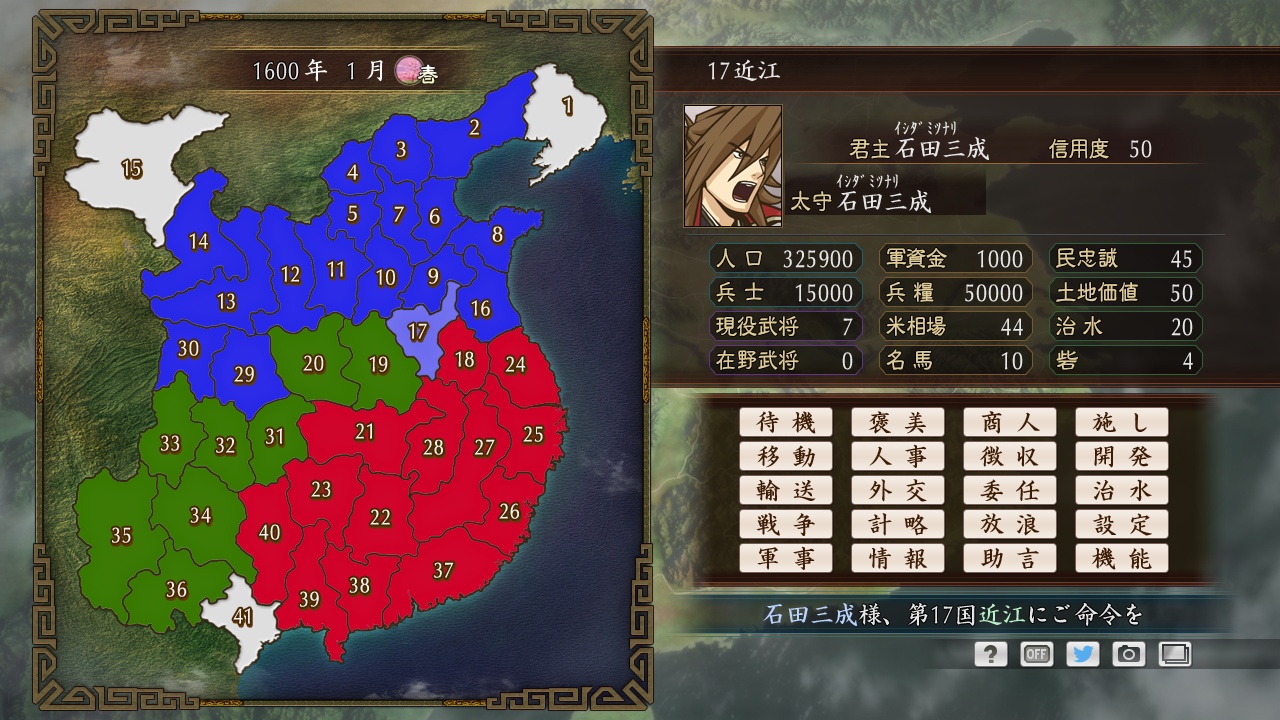
Task: Open the 軍事 (Military) command menu
Action: pos(786,558)
